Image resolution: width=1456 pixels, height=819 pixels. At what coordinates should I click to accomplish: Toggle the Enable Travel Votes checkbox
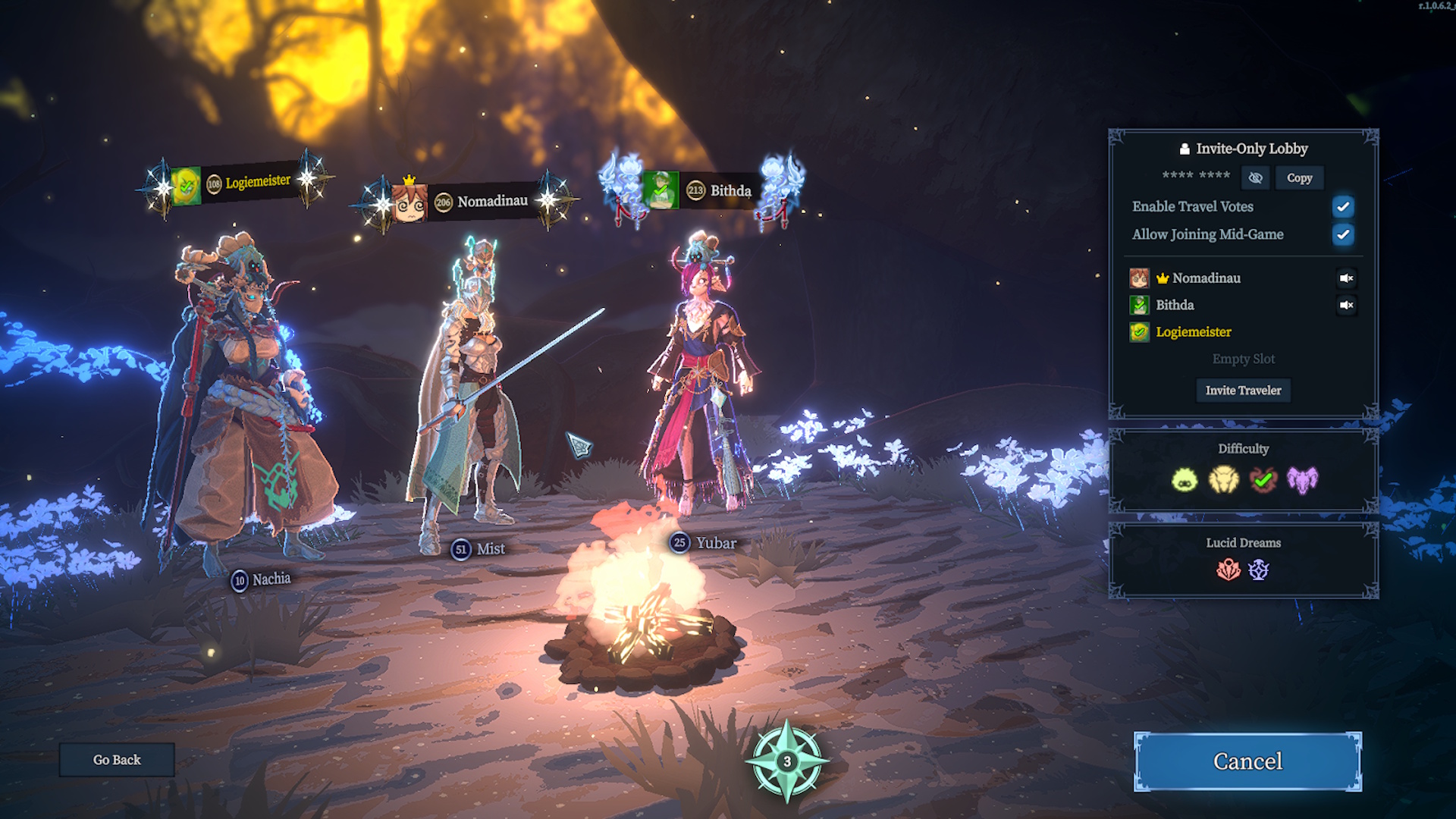pos(1342,206)
